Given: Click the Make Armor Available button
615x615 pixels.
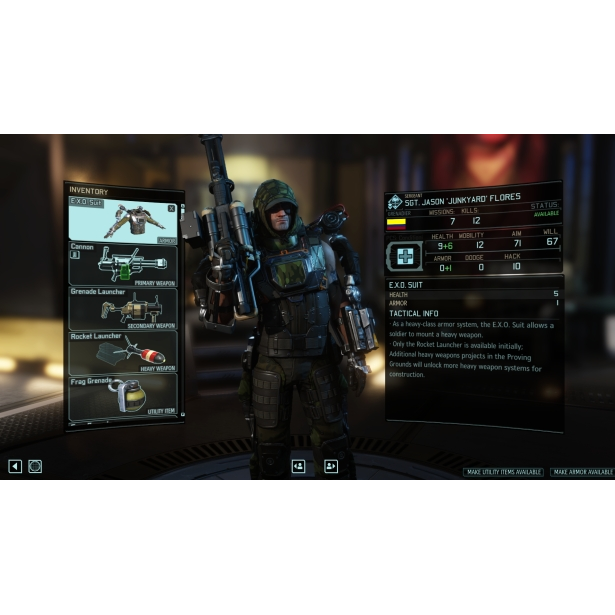Looking at the screenshot, I should [x=582, y=472].
